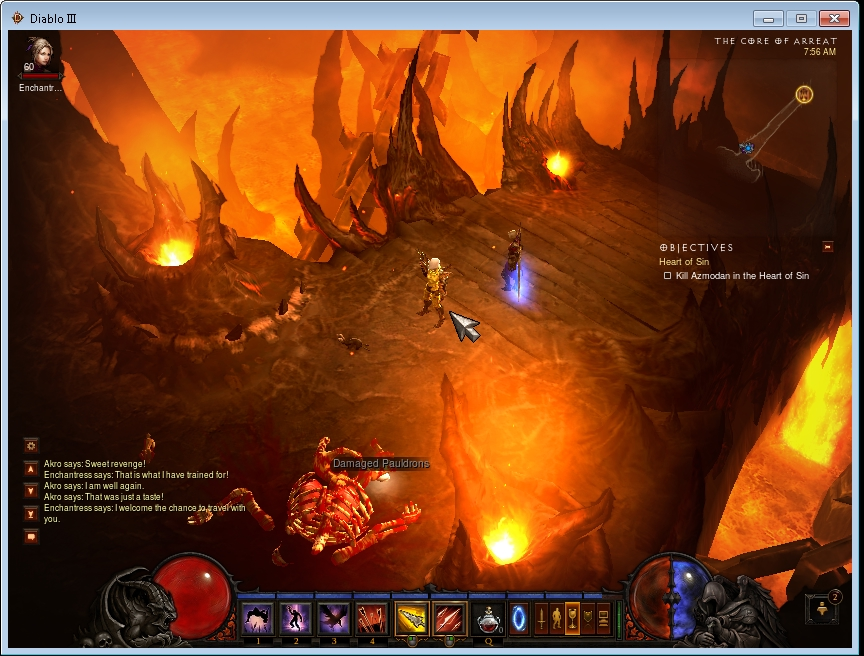The width and height of the screenshot is (864, 656).
Task: Click the golden objective marker on minimap
Action: (803, 95)
